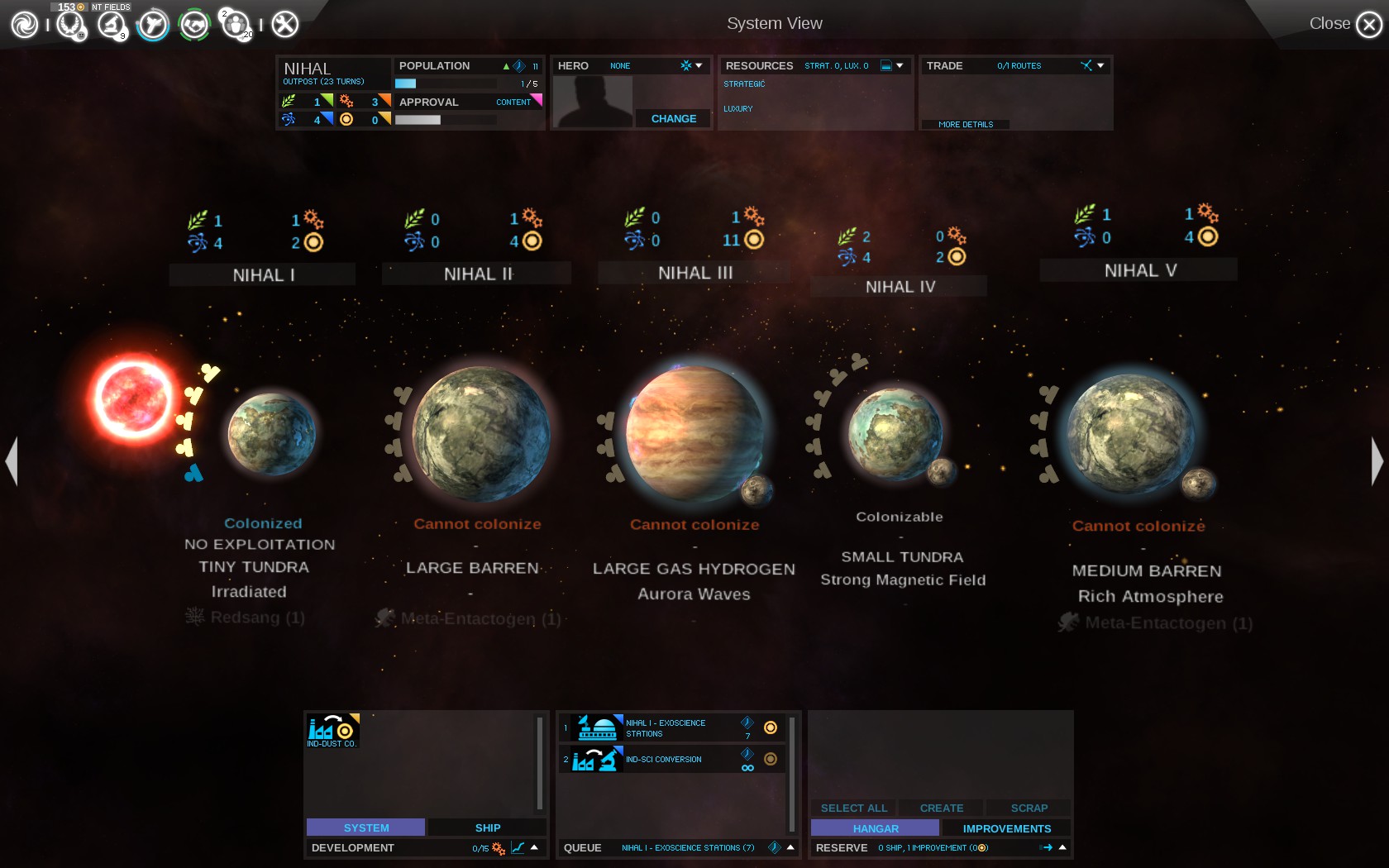The height and width of the screenshot is (868, 1389).
Task: Select the Ind-Dust Conversion improvement
Action: [332, 730]
